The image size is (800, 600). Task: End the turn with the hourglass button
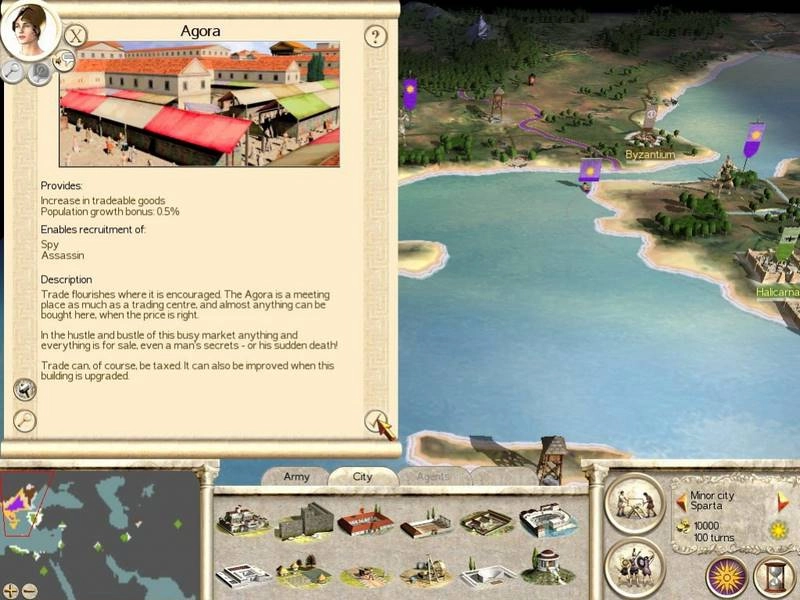[x=774, y=577]
